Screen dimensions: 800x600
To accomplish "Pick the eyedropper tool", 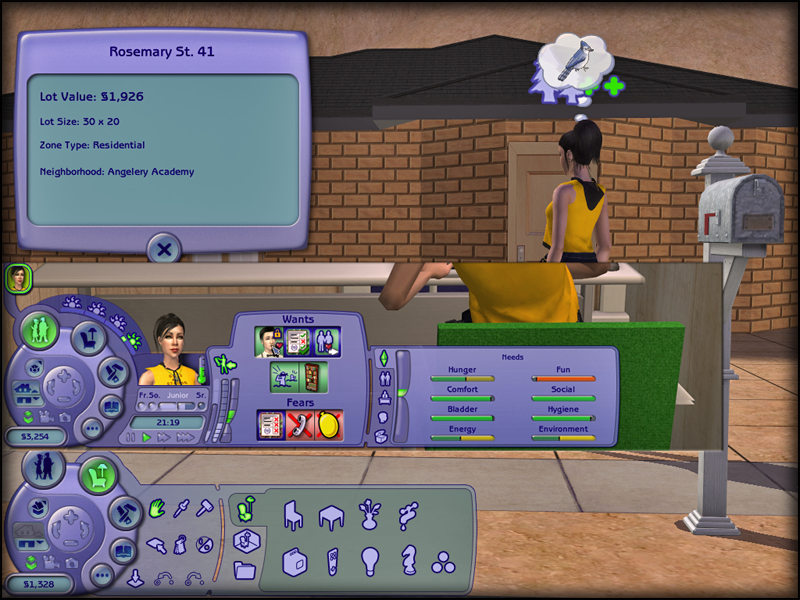I will (182, 508).
